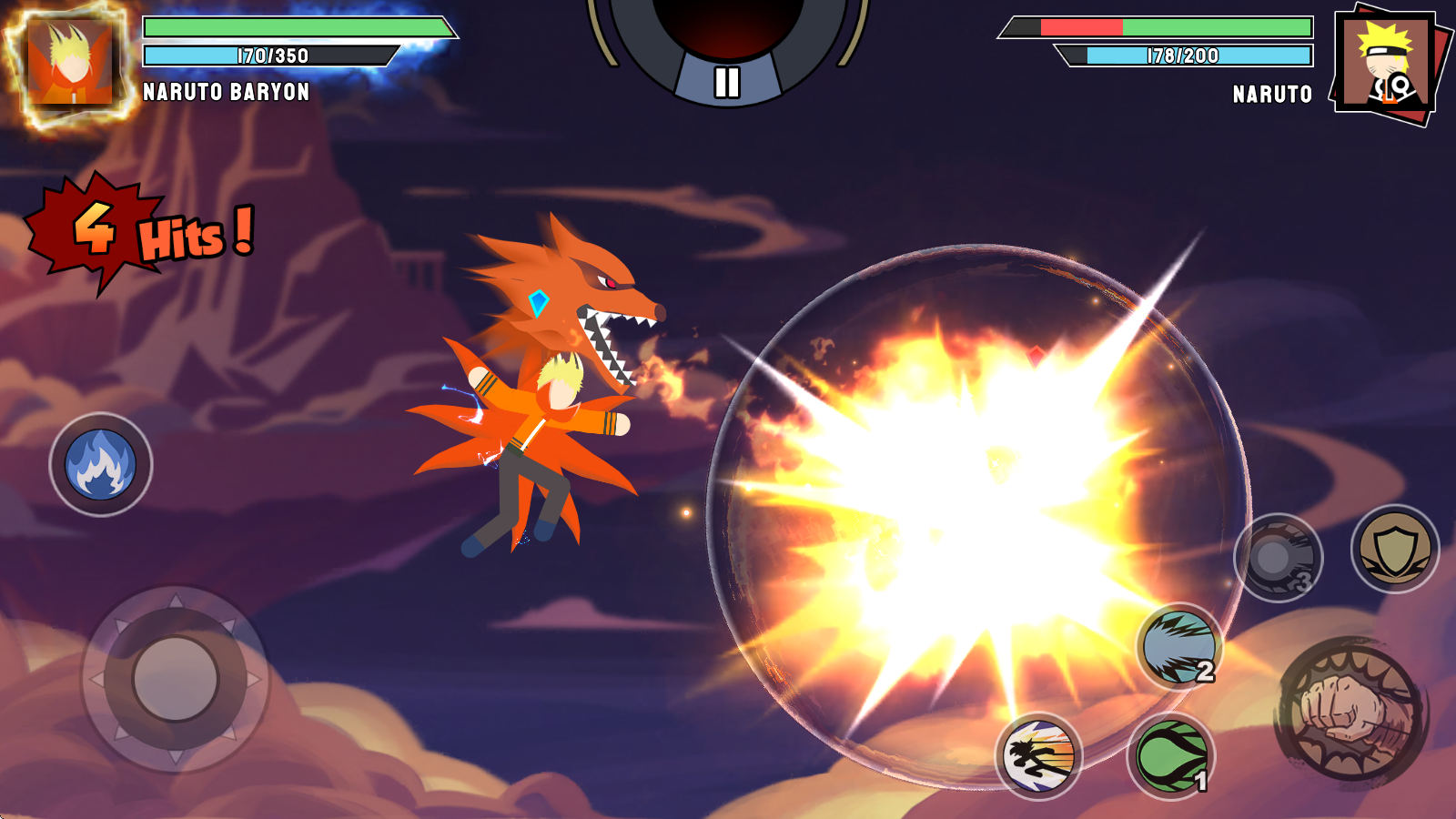Trigger the blue spiky skill 2 ability
This screenshot has height=819, width=1456.
1179,647
